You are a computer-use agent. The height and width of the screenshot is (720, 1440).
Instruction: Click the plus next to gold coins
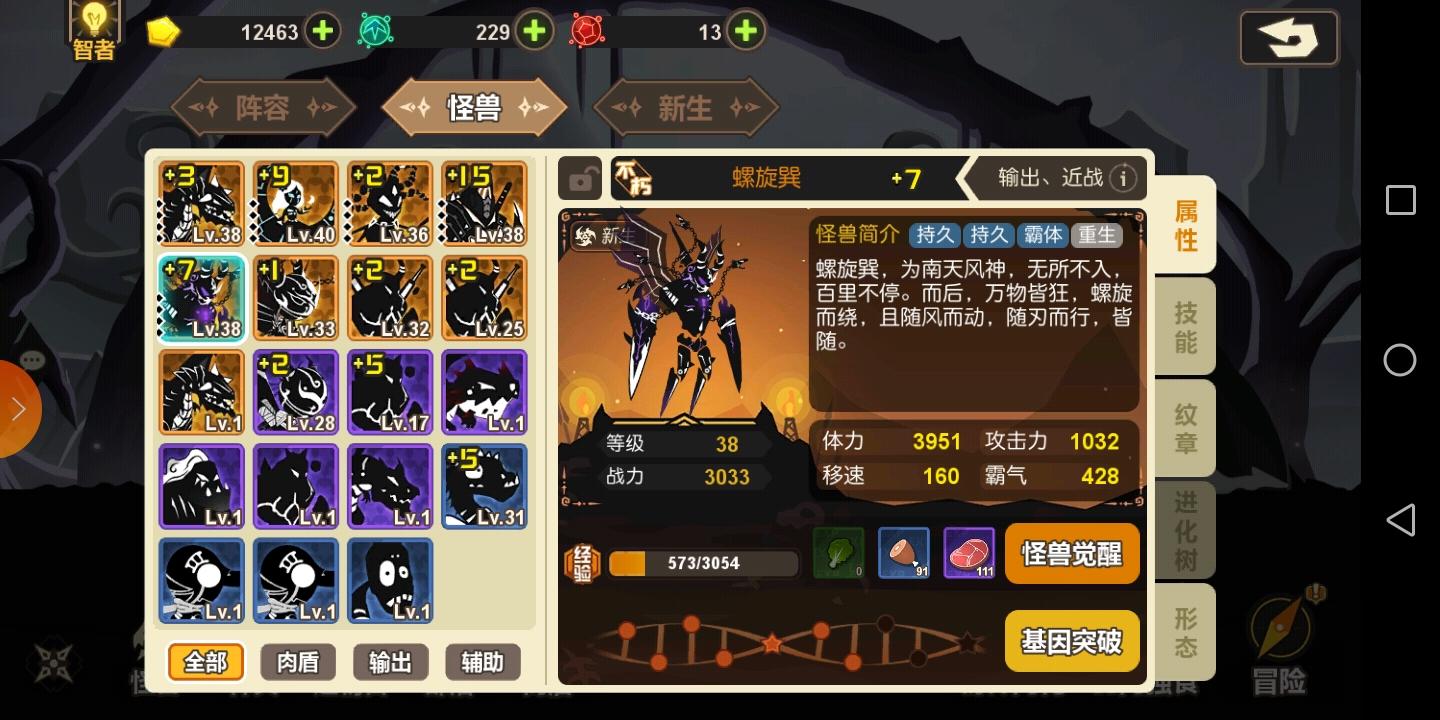(x=322, y=31)
